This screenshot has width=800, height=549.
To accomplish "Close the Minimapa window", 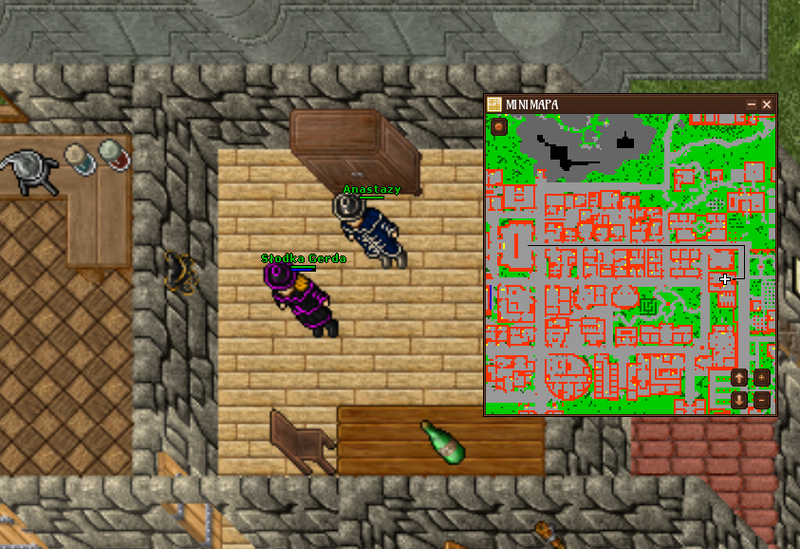I will pos(767,104).
